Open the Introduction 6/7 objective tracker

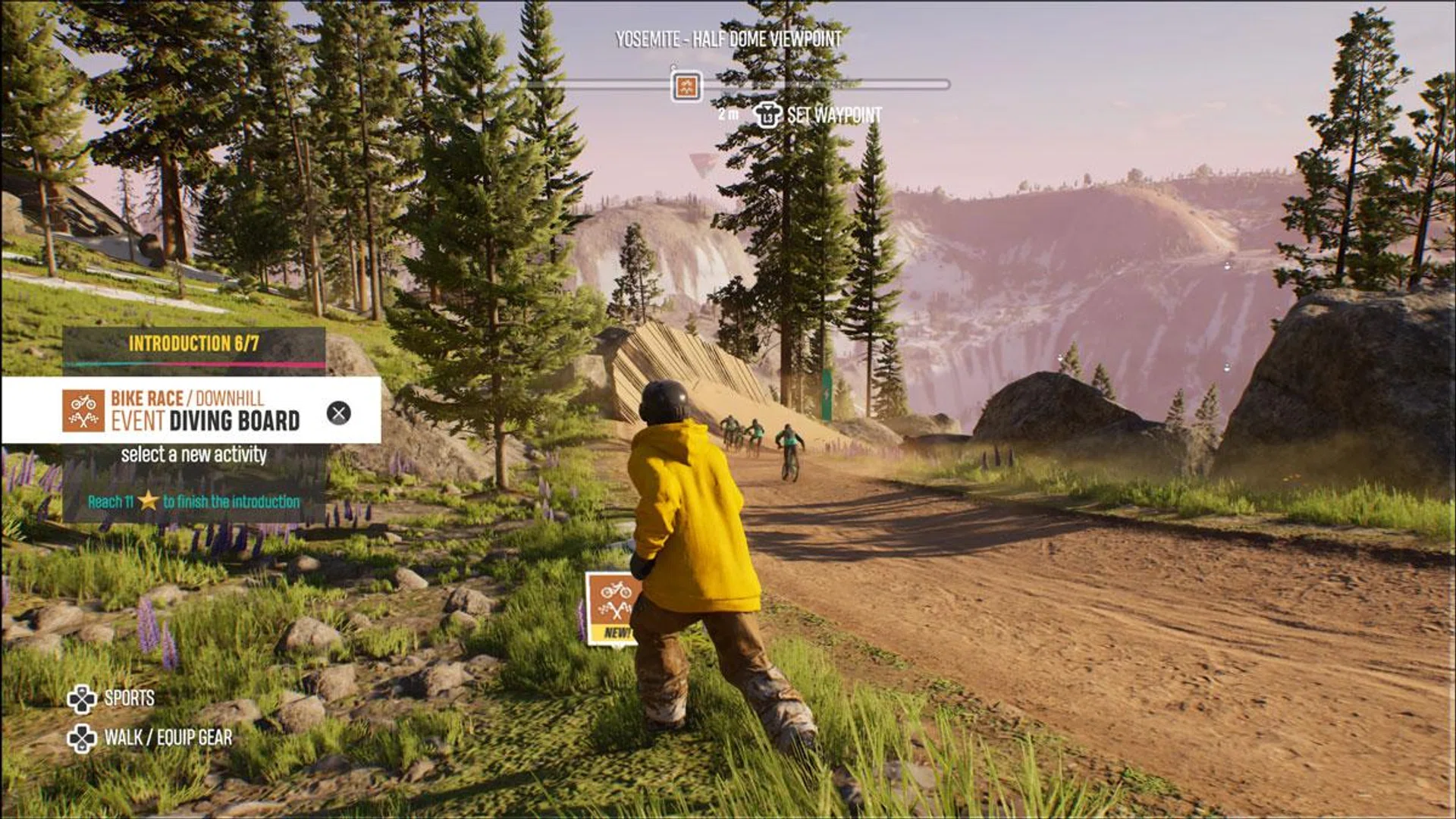(x=194, y=344)
